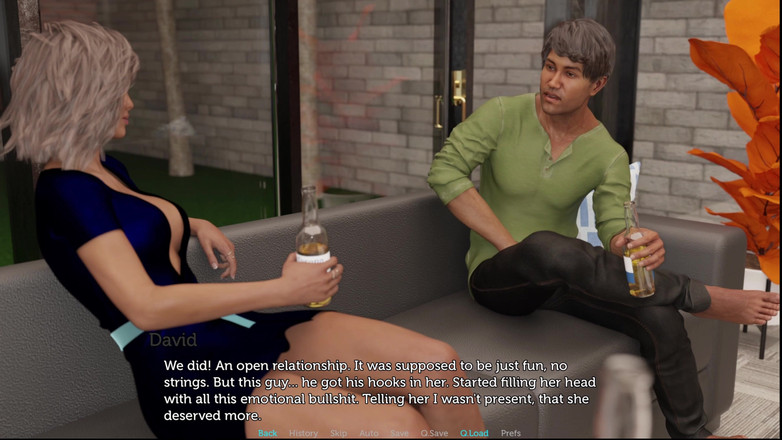Viewport: 782px width, 440px height.
Task: Quick load using Q.Load
Action: click(474, 433)
